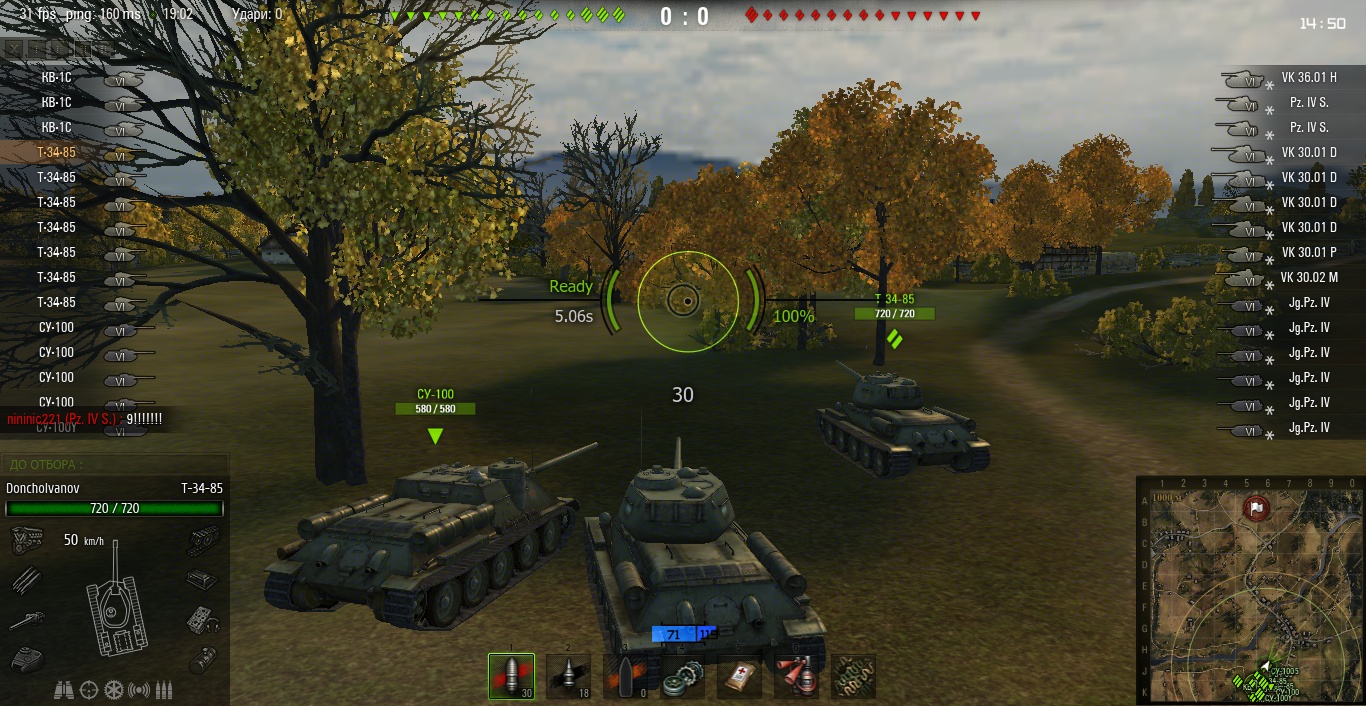Click the engine module icon in damage panel
1366x706 pixels.
pos(24,541)
